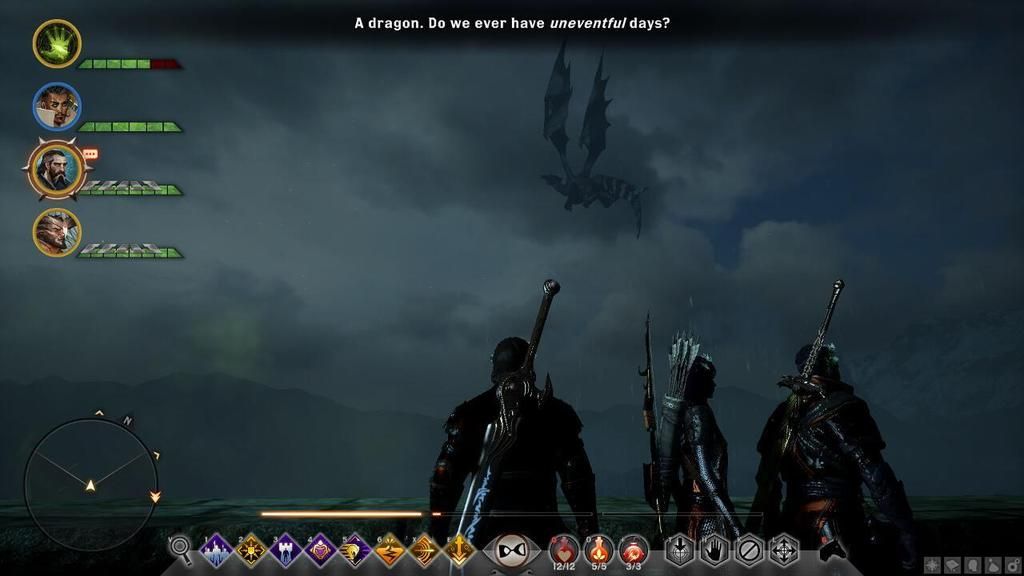Use the purple castle ability in slot 1
1024x576 pixels.
tap(216, 550)
